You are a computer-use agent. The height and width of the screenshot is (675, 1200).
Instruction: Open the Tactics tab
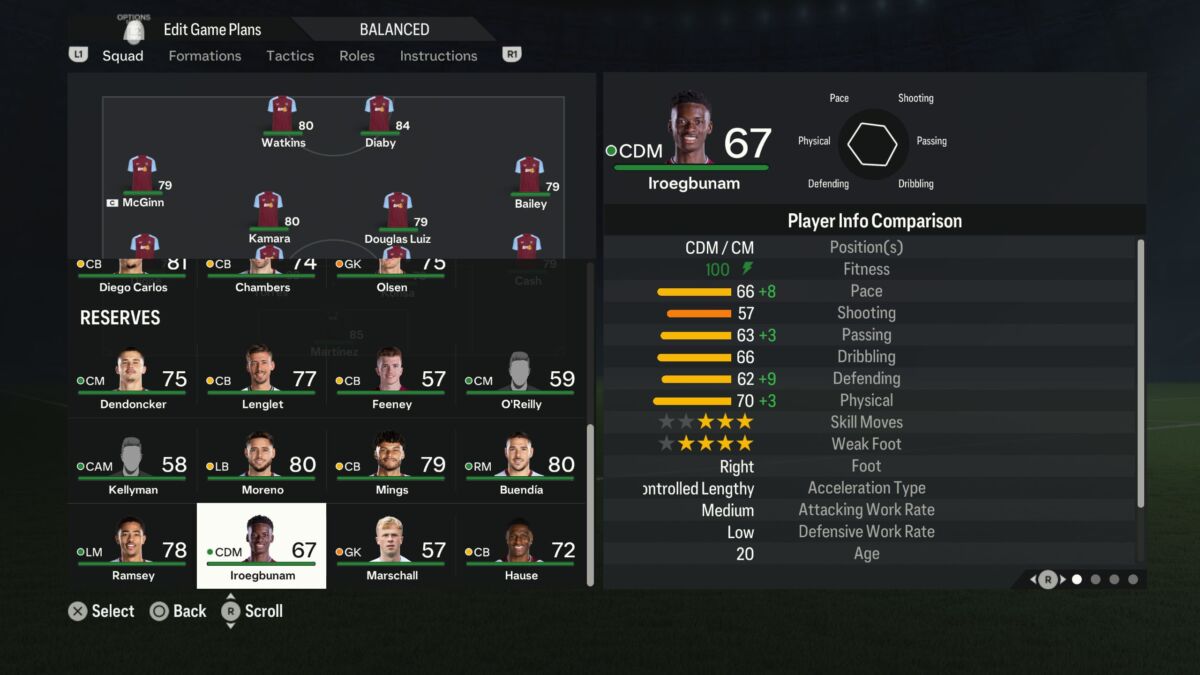click(x=290, y=56)
